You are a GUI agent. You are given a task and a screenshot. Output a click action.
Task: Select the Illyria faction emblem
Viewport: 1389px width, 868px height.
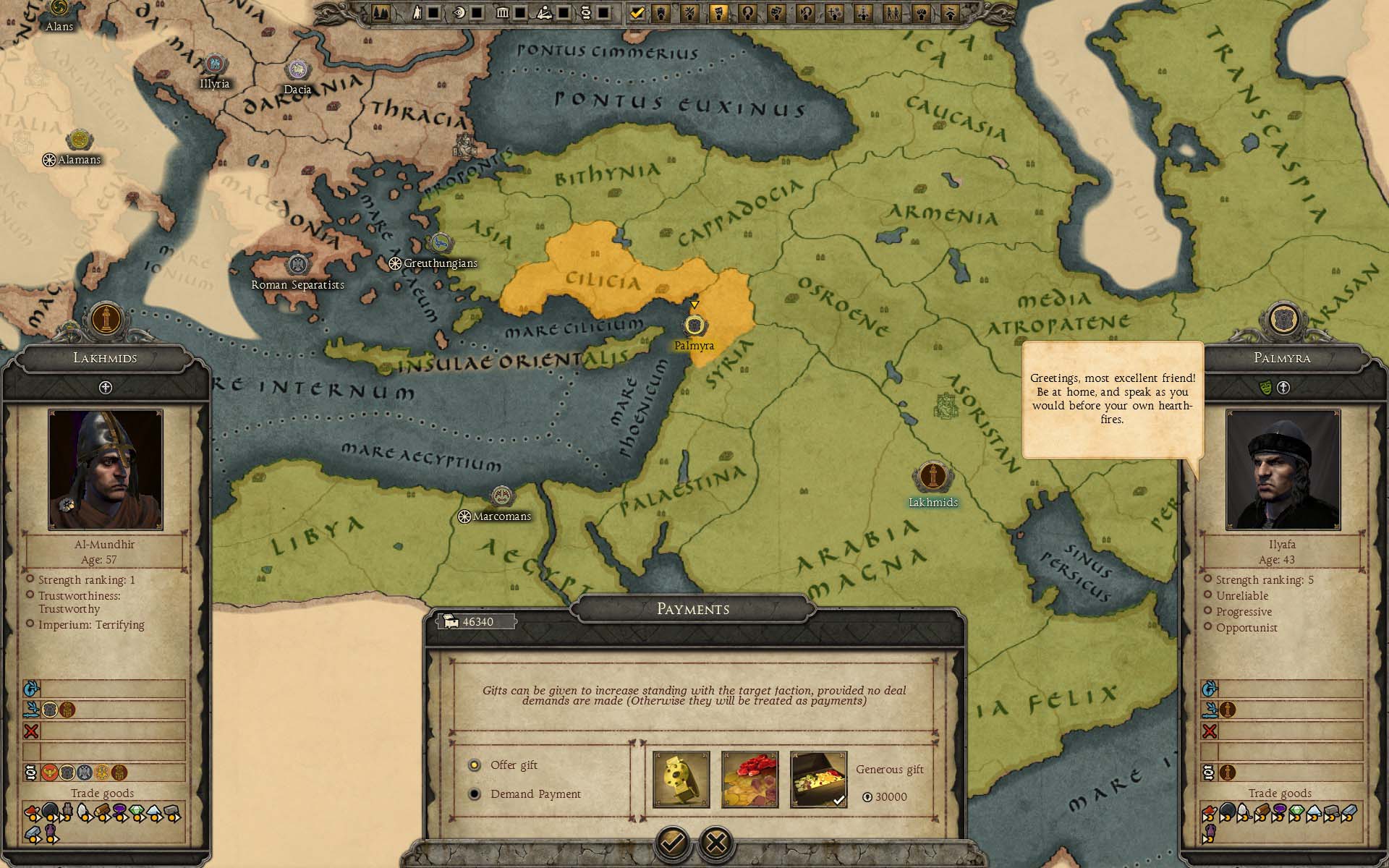213,64
